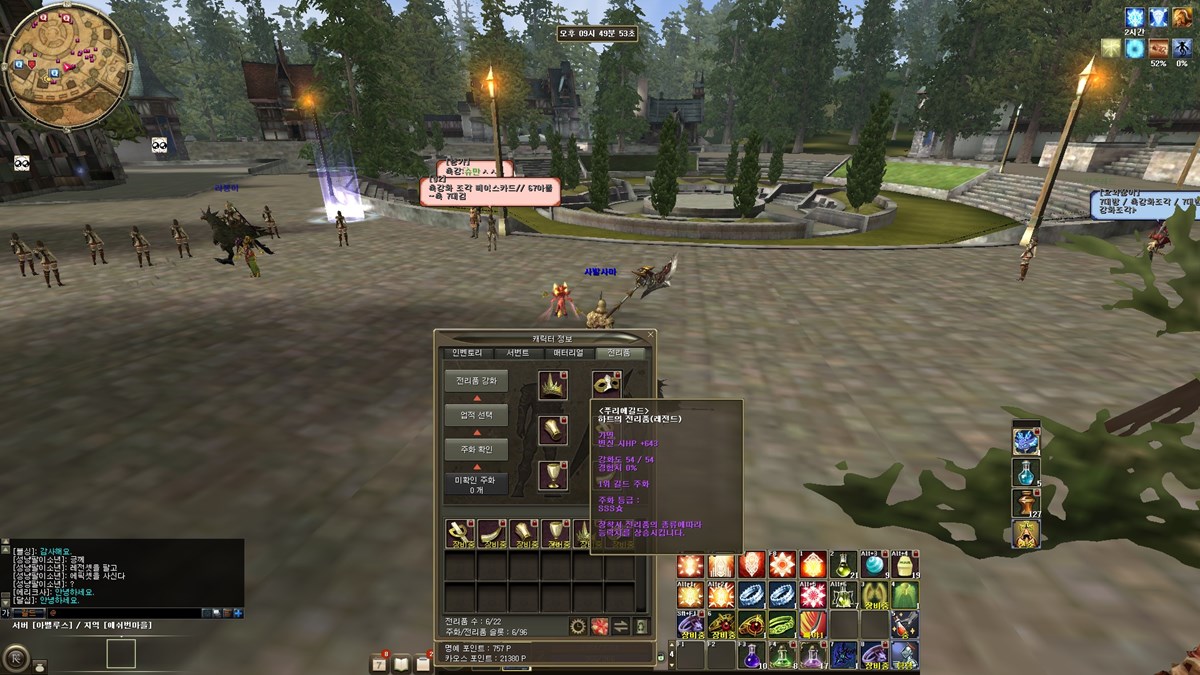1200x675 pixels.
Task: Close the 캐릭터 정보 window
Action: pyautogui.click(x=651, y=336)
